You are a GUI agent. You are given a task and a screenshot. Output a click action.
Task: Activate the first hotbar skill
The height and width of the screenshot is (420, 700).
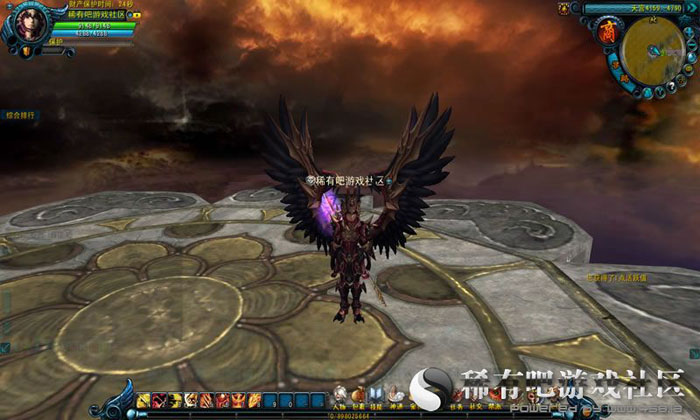(x=144, y=400)
